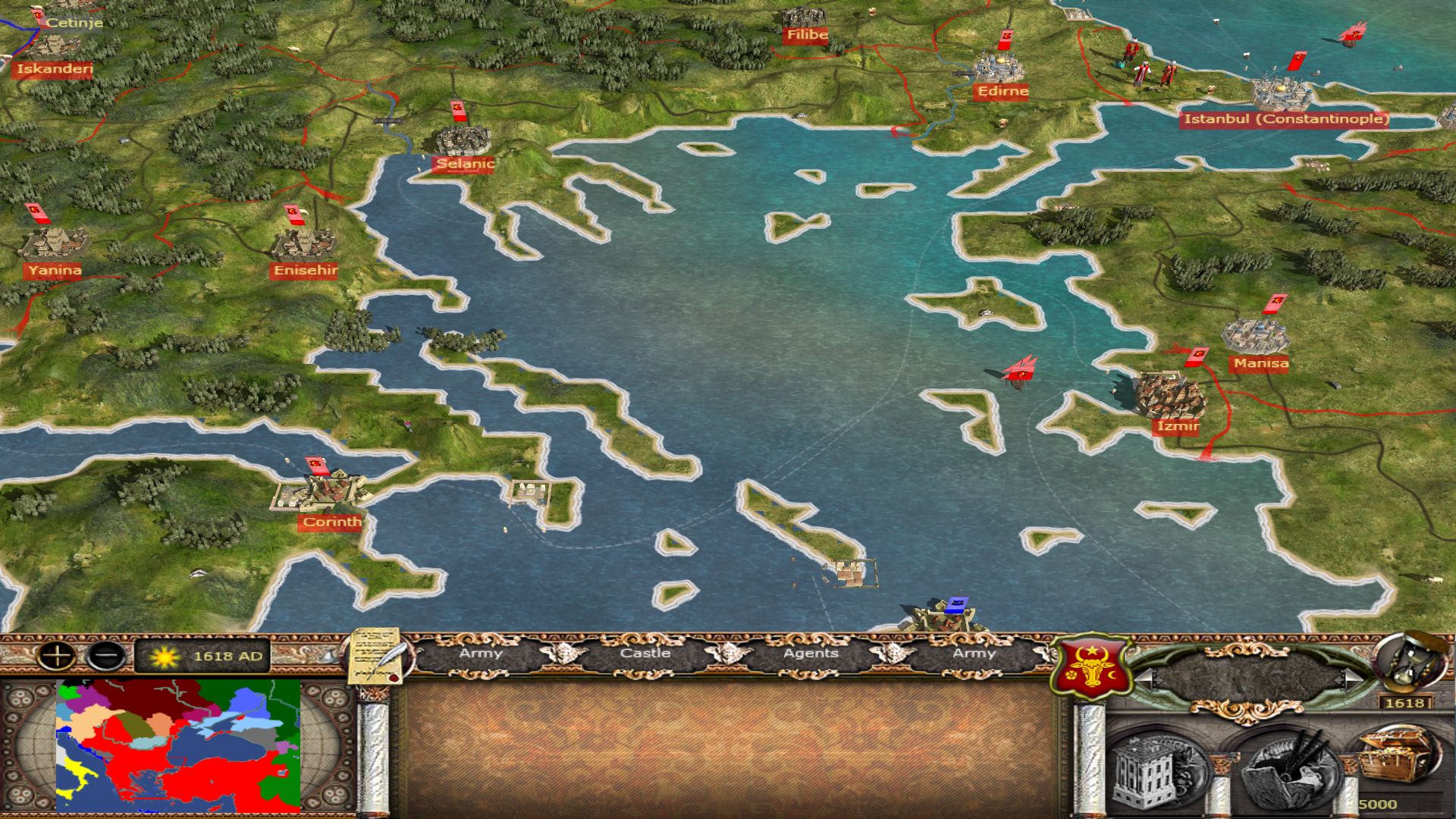Open the faction shield emblem overview
1456x819 pixels.
tap(1092, 667)
